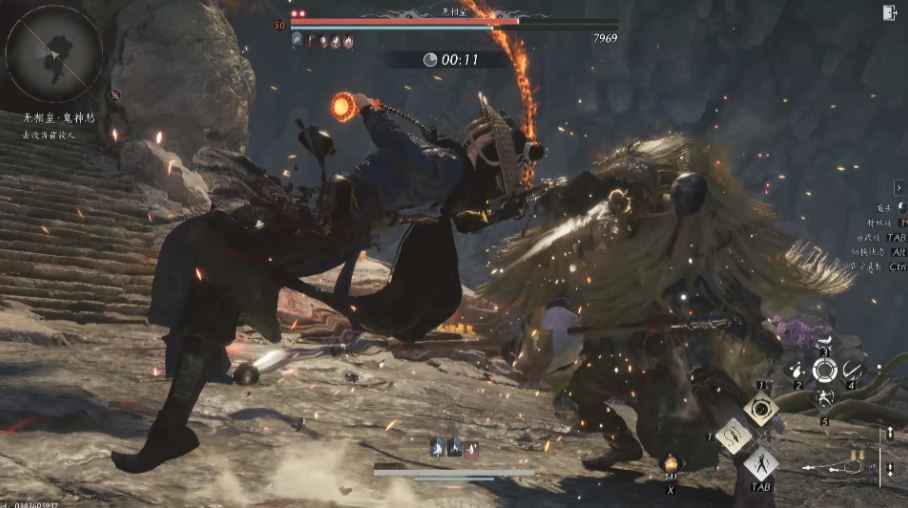The image size is (908, 508).
Task: Choose the crescent blade wheel slot
Action: coord(852,371)
